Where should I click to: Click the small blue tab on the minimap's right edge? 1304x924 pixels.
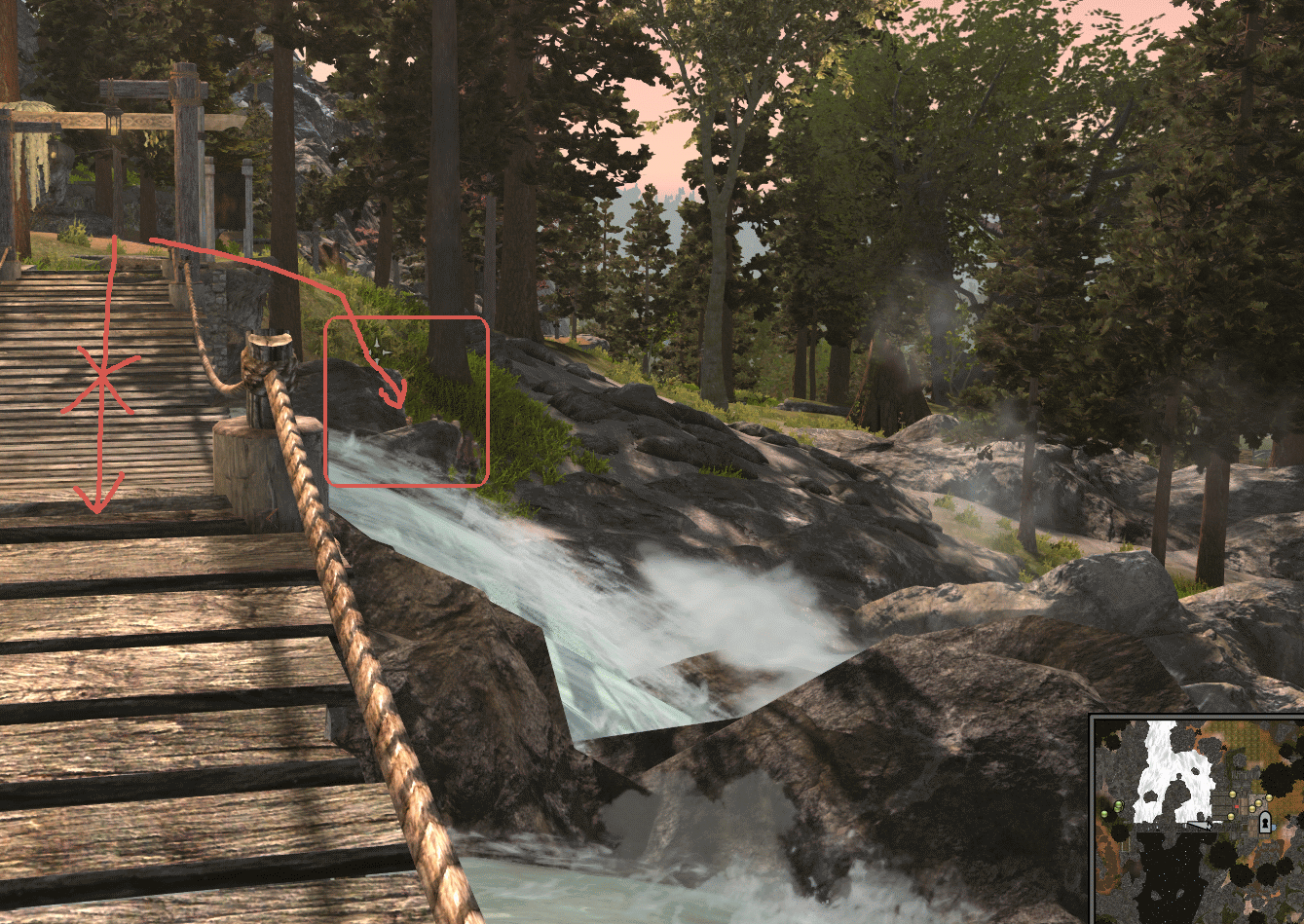pos(1274,826)
